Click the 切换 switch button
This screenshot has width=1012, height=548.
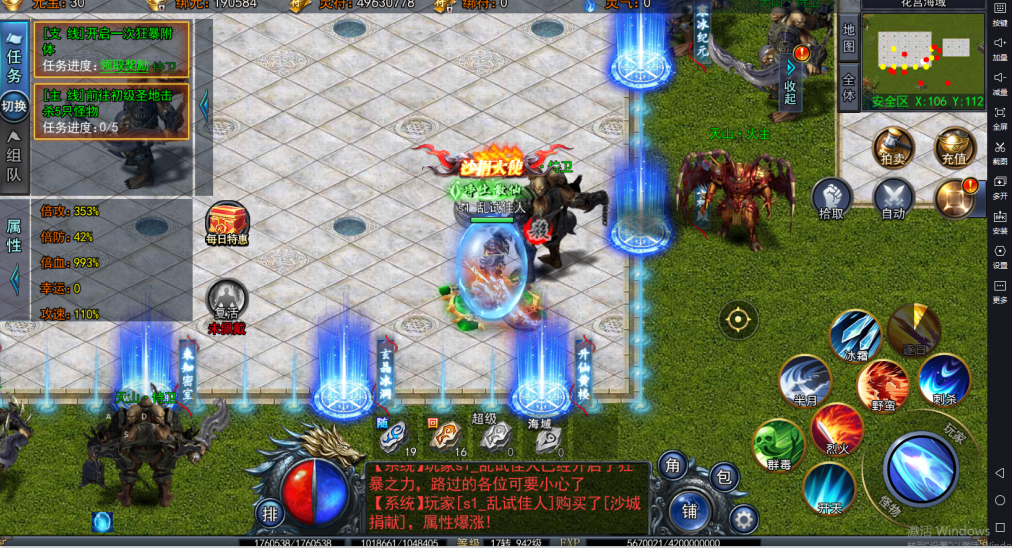pos(14,106)
